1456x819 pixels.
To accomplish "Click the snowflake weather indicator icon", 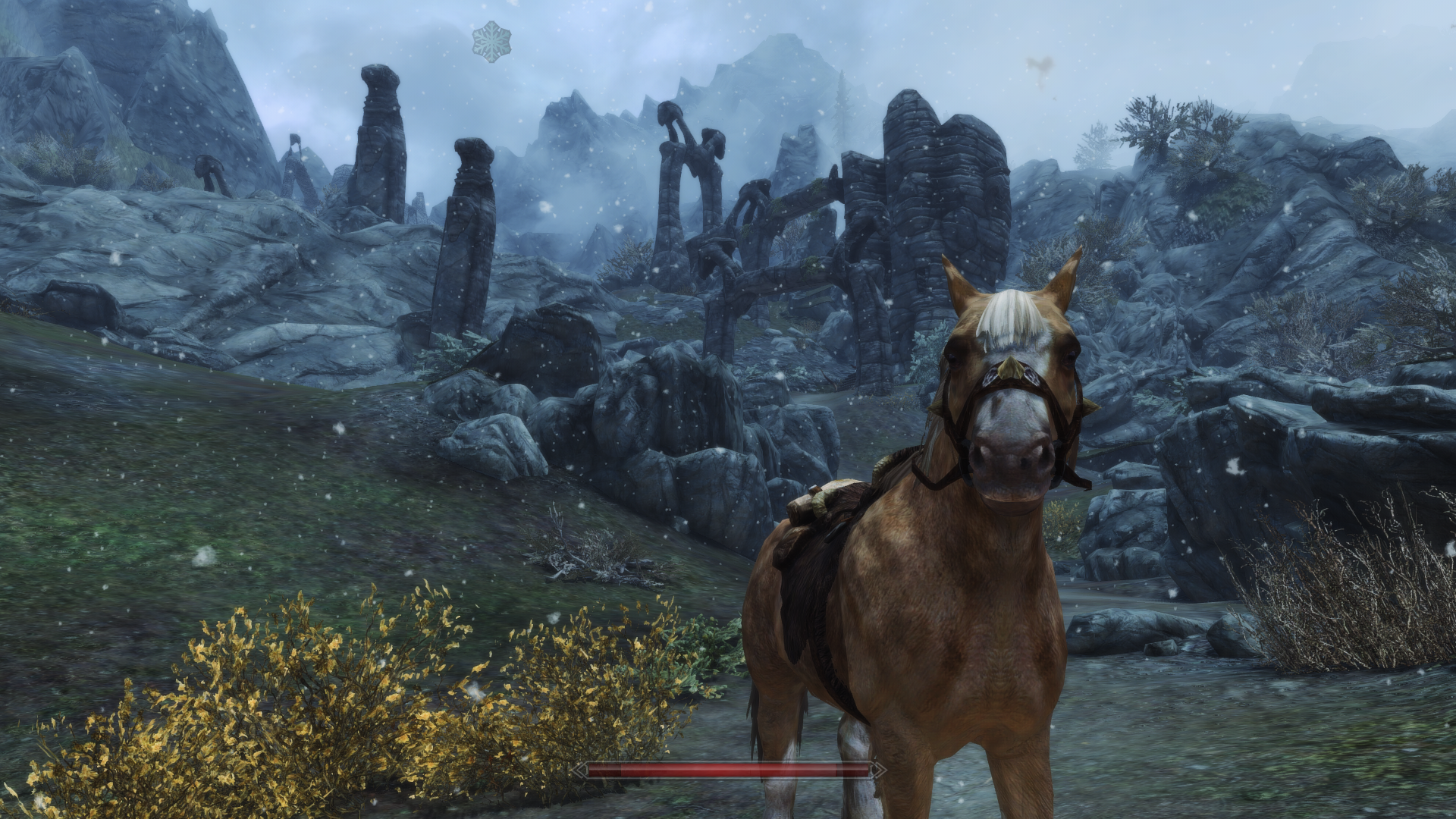I will click(491, 41).
